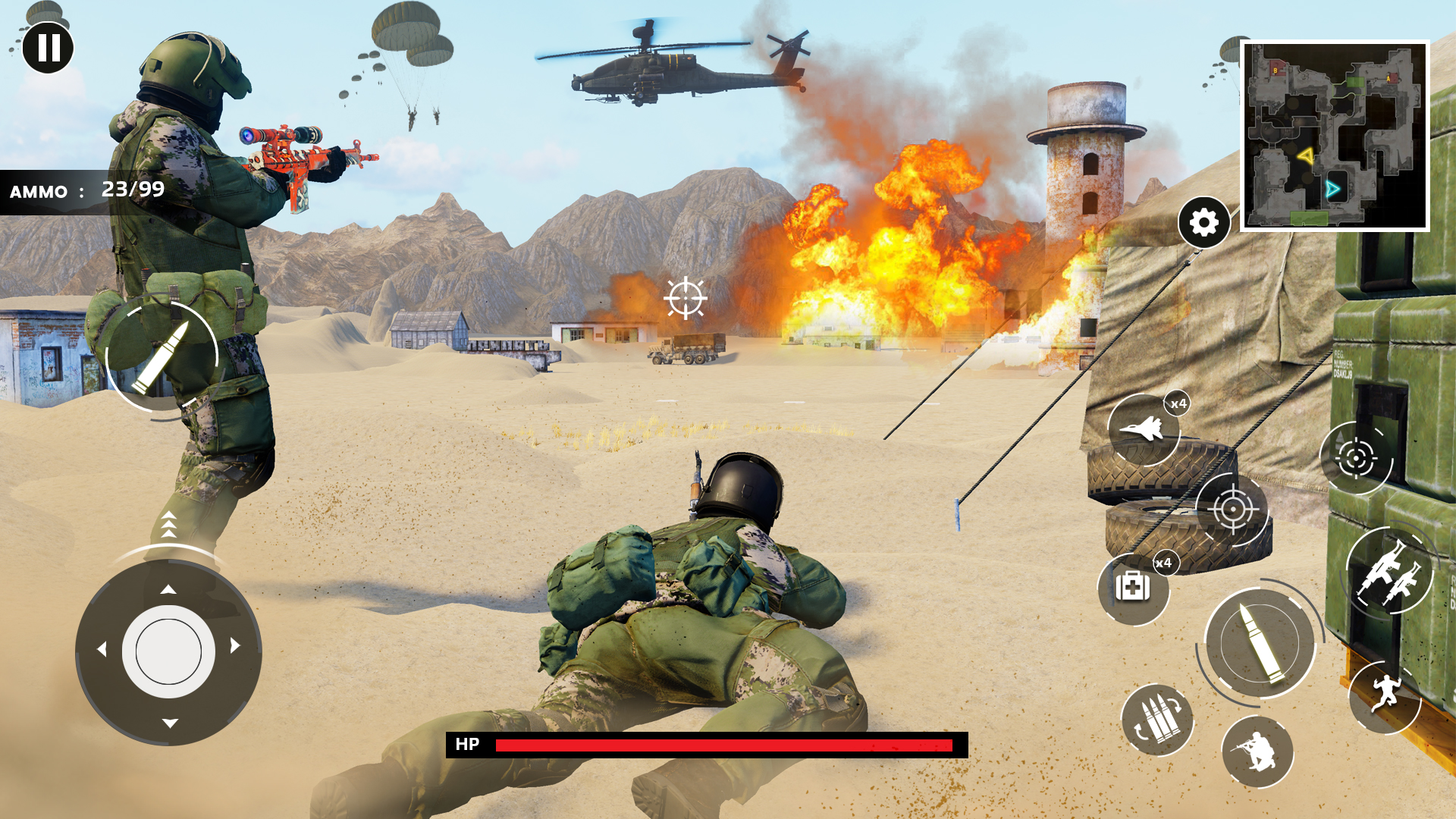
Task: Tap the left-side bullet fire button
Action: [x=162, y=357]
